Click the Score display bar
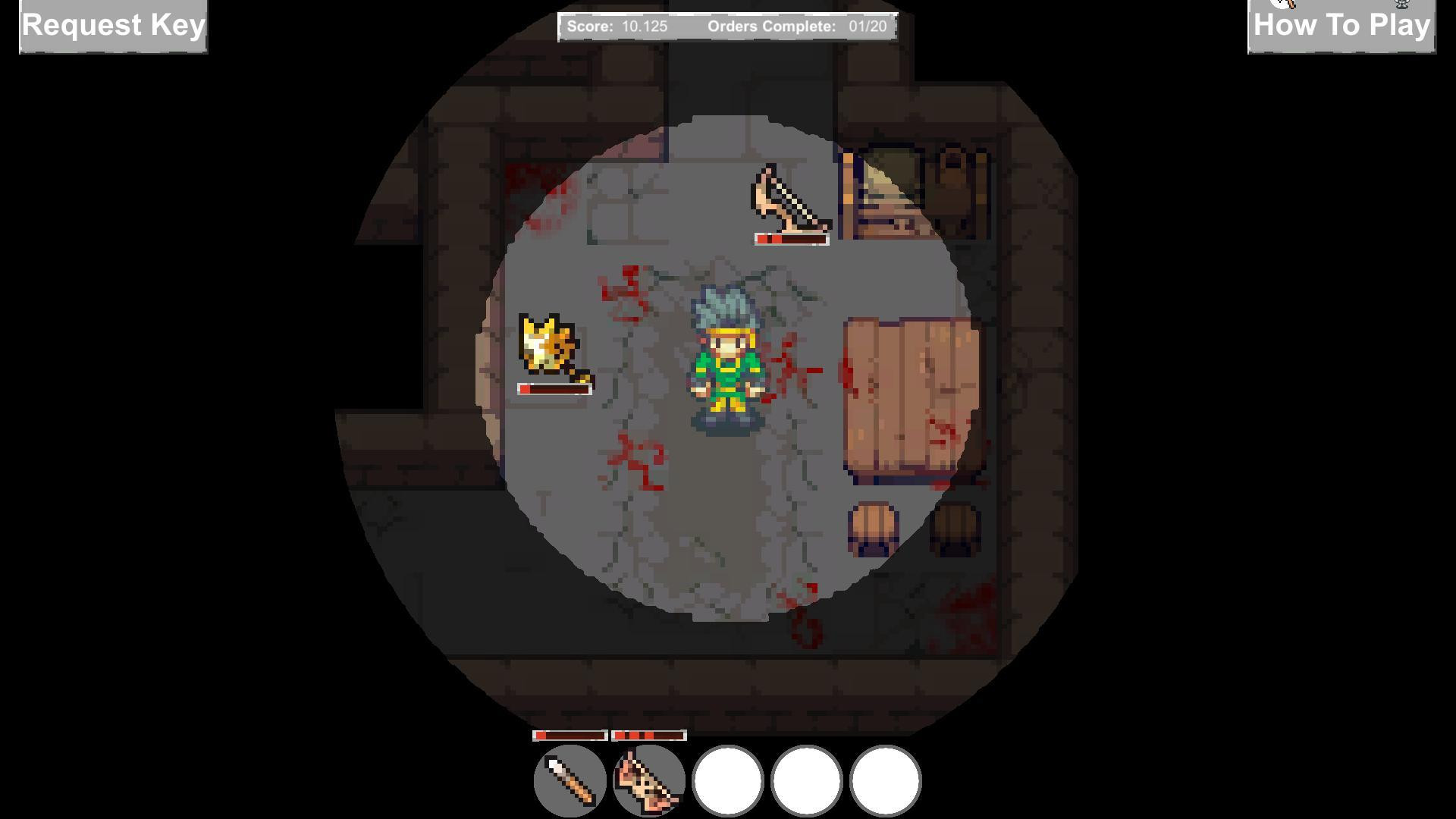Screen dimensions: 1456x819 [618, 26]
